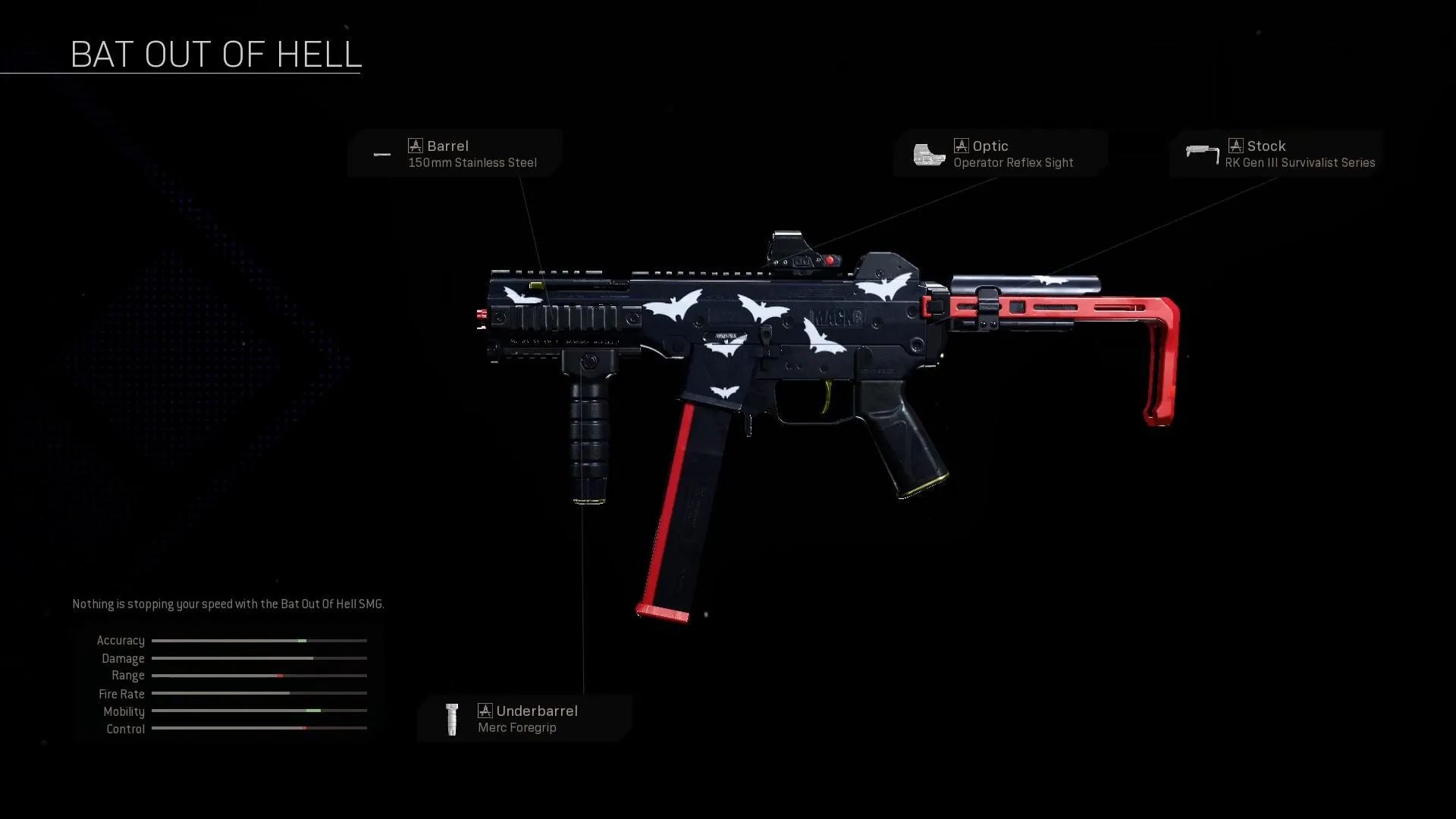Image resolution: width=1456 pixels, height=819 pixels.
Task: Click the blueprint badge beside Stock
Action: tap(1236, 146)
